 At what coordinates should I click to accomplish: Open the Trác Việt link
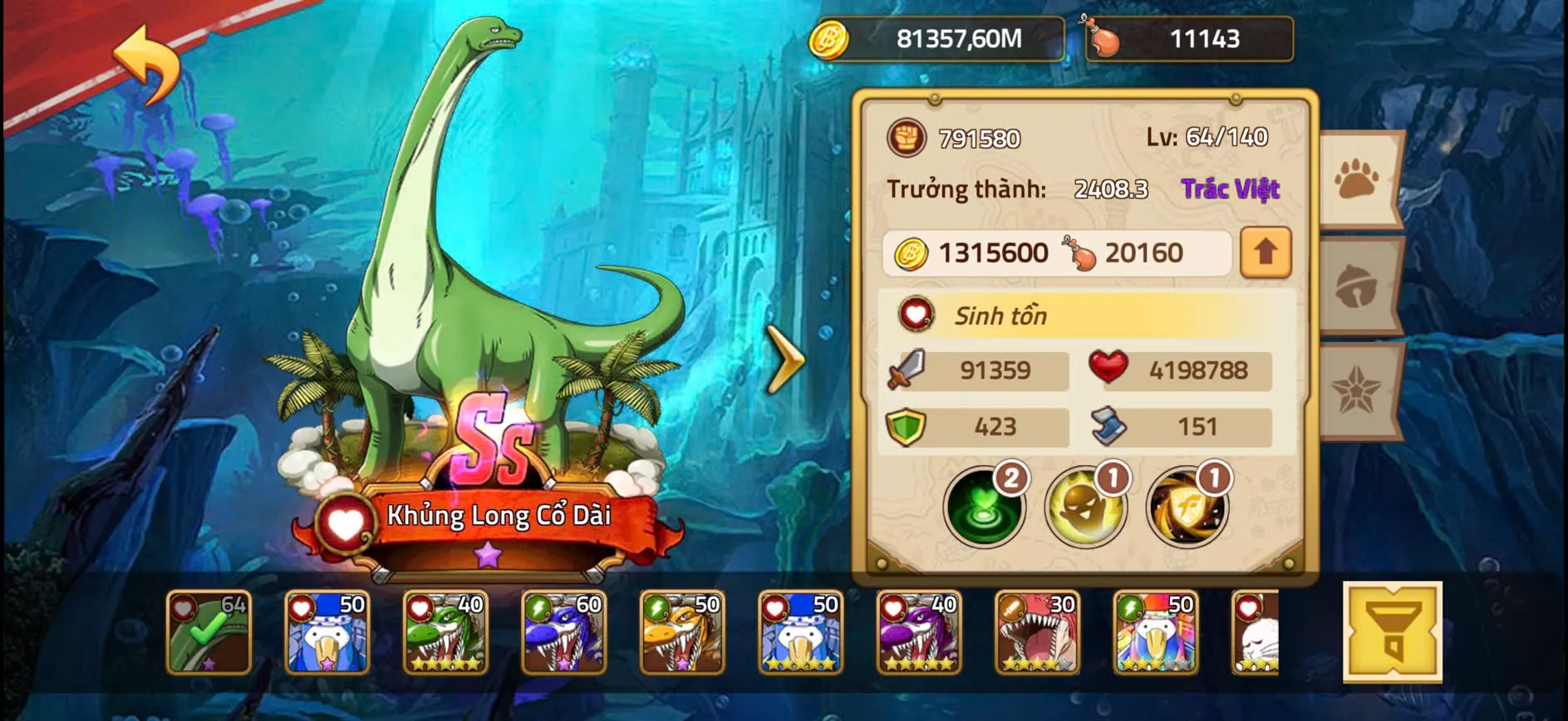[x=1229, y=189]
